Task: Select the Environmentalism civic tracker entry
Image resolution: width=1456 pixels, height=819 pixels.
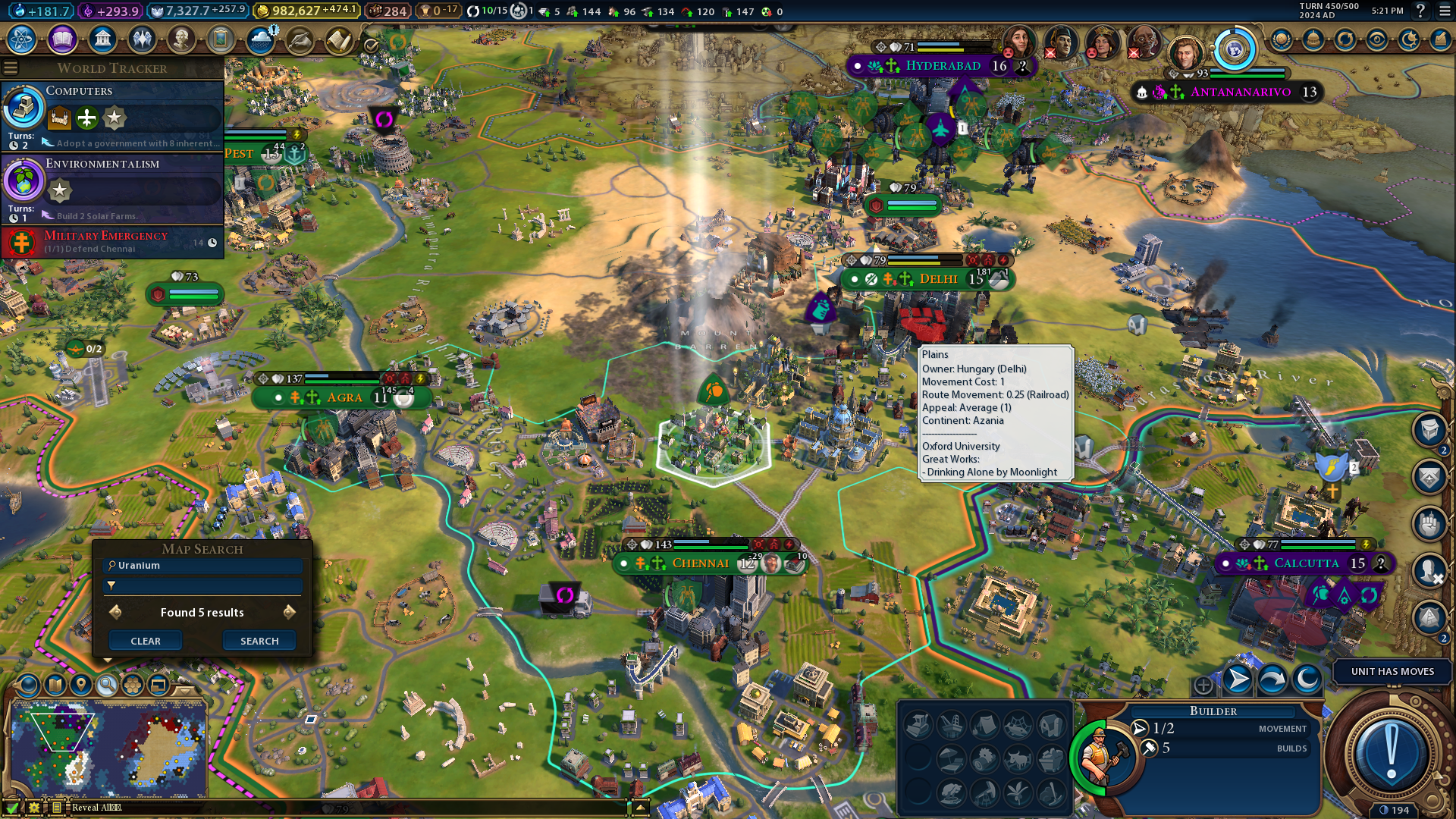Action: click(x=112, y=188)
